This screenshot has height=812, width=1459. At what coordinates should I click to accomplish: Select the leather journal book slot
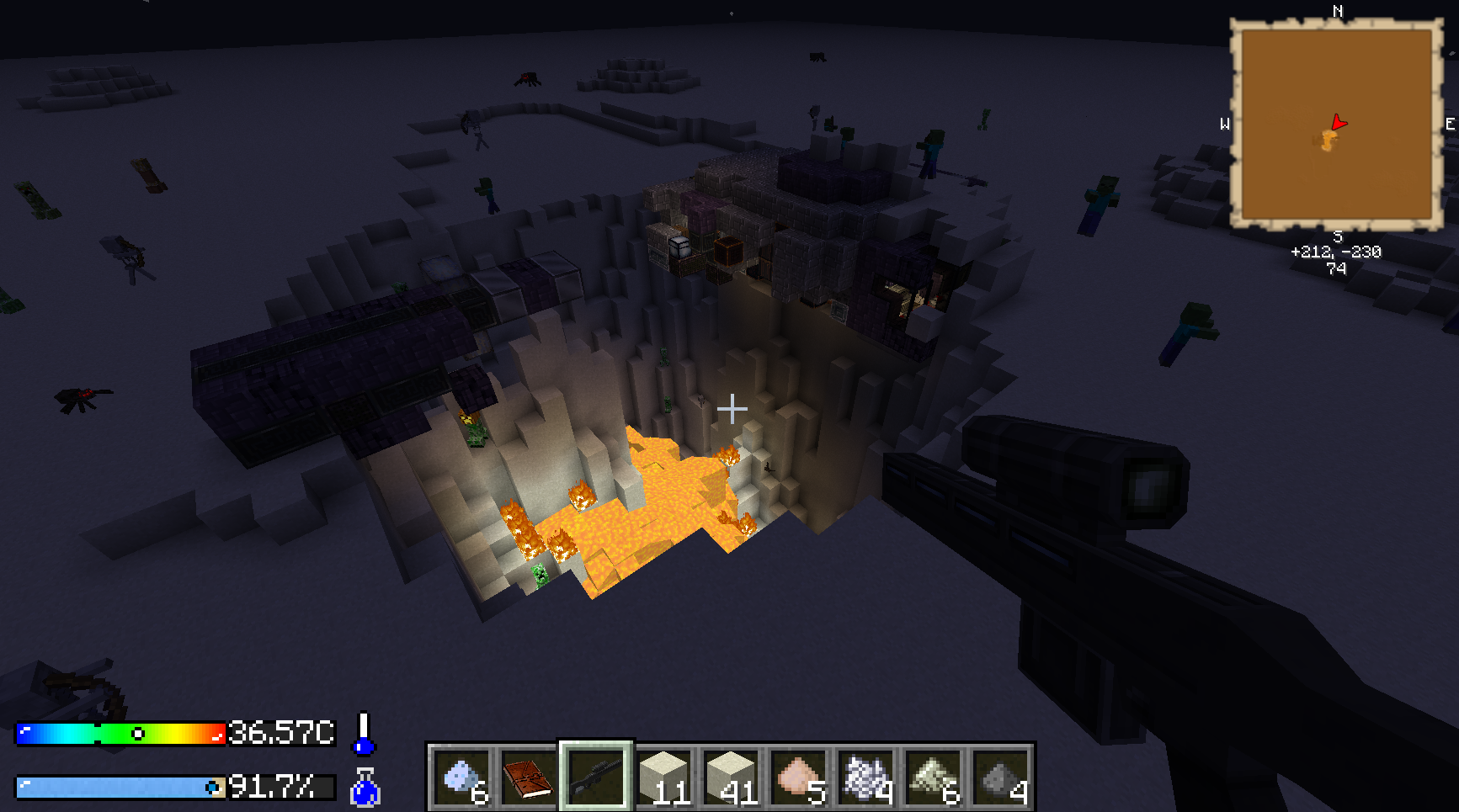pos(528,777)
